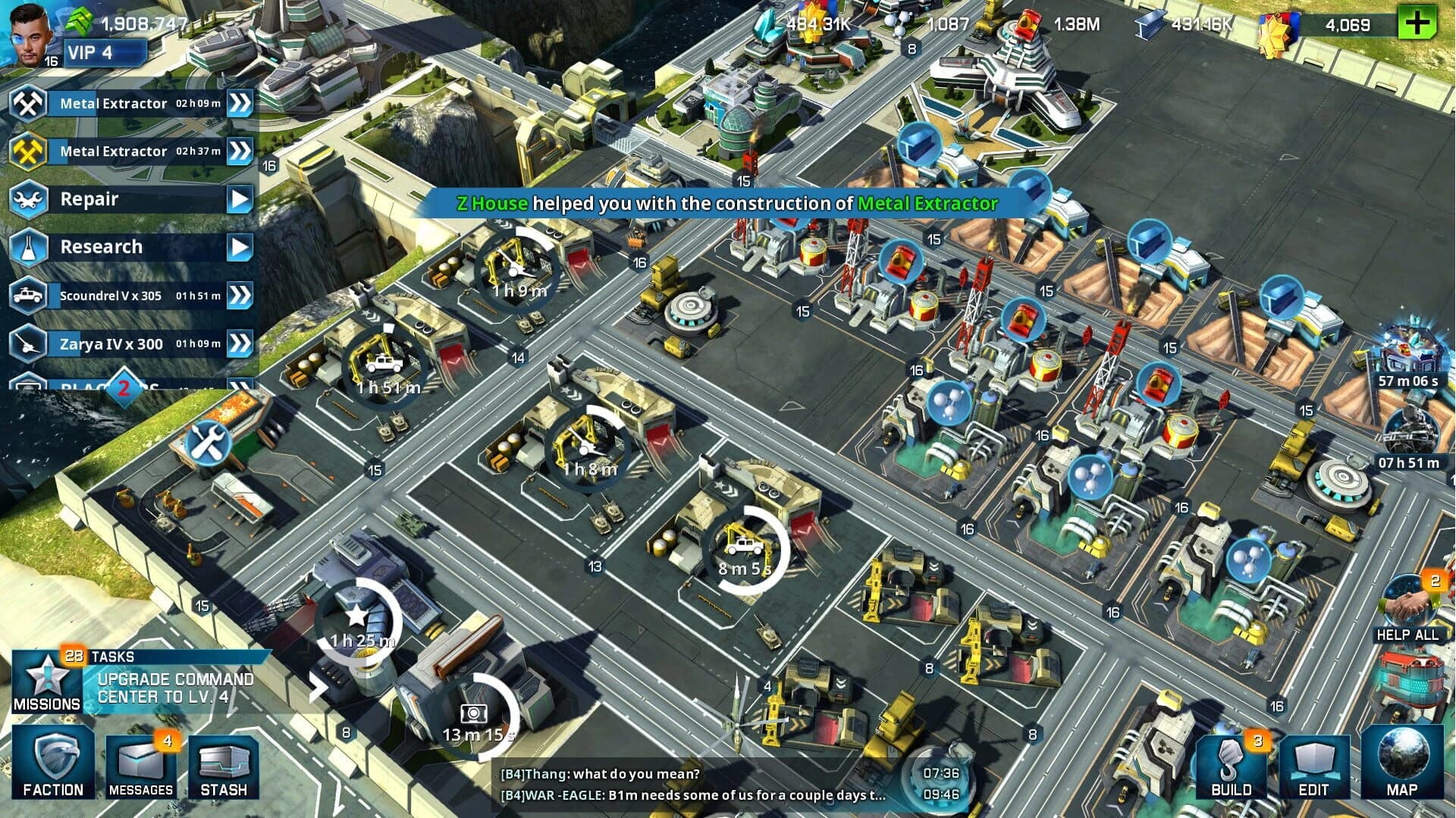The width and height of the screenshot is (1456, 818).
Task: Expand the Repair queue arrow
Action: pos(241,199)
